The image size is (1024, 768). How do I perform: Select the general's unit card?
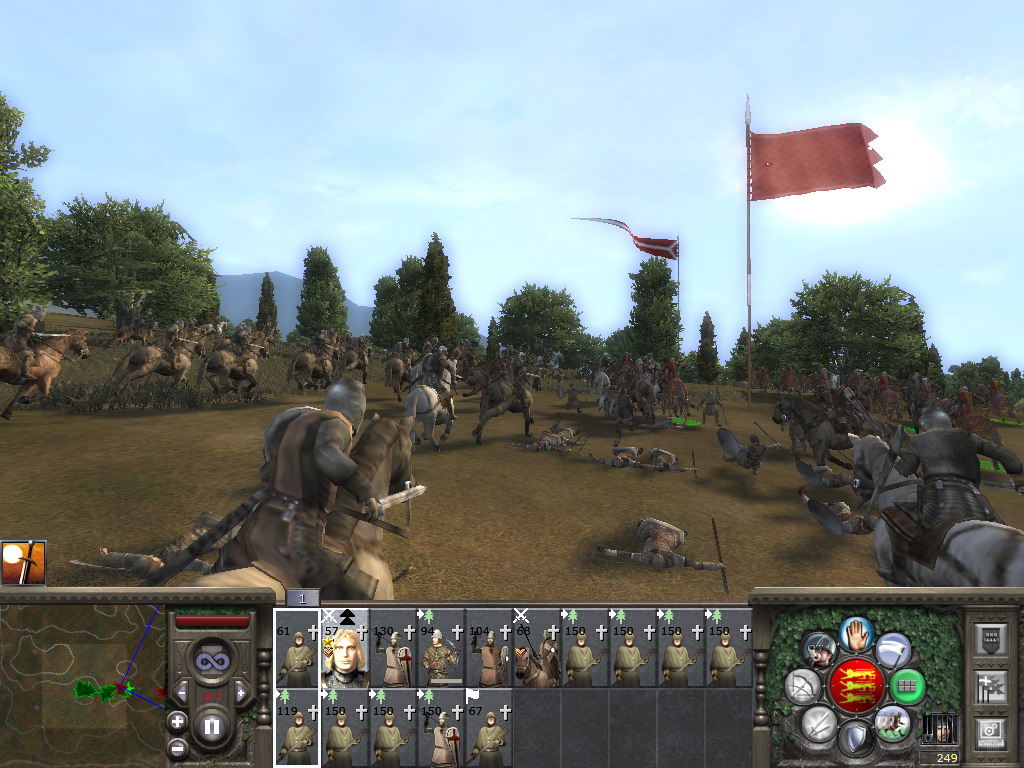point(345,648)
